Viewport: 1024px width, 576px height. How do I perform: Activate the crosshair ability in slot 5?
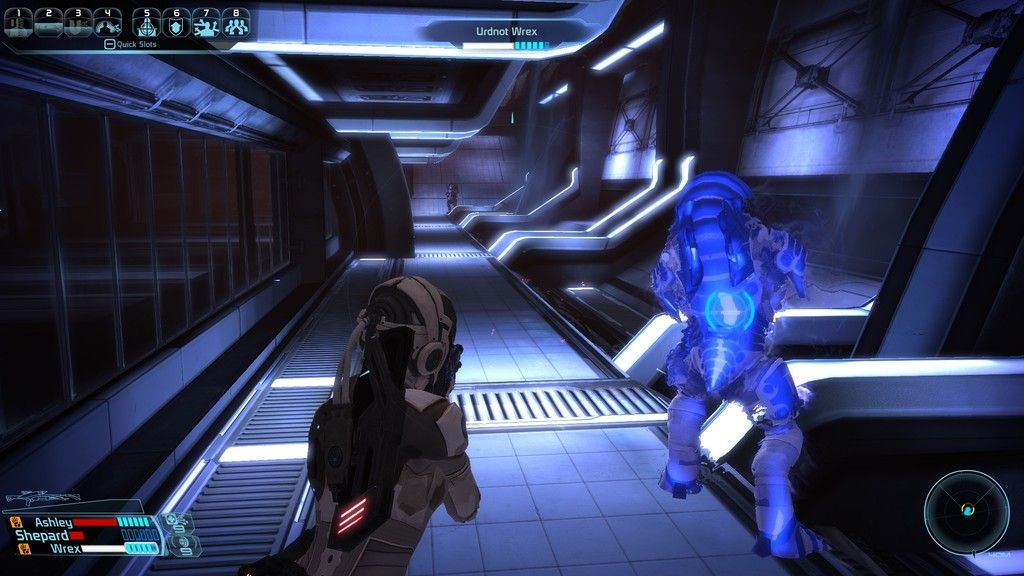pyautogui.click(x=147, y=22)
